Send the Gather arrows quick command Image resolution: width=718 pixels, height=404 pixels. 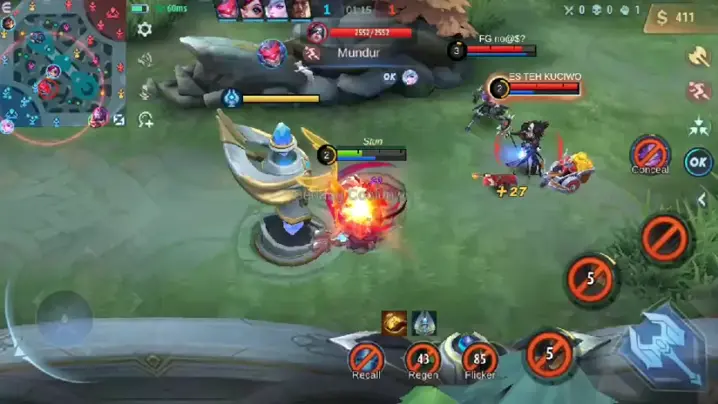click(x=699, y=126)
